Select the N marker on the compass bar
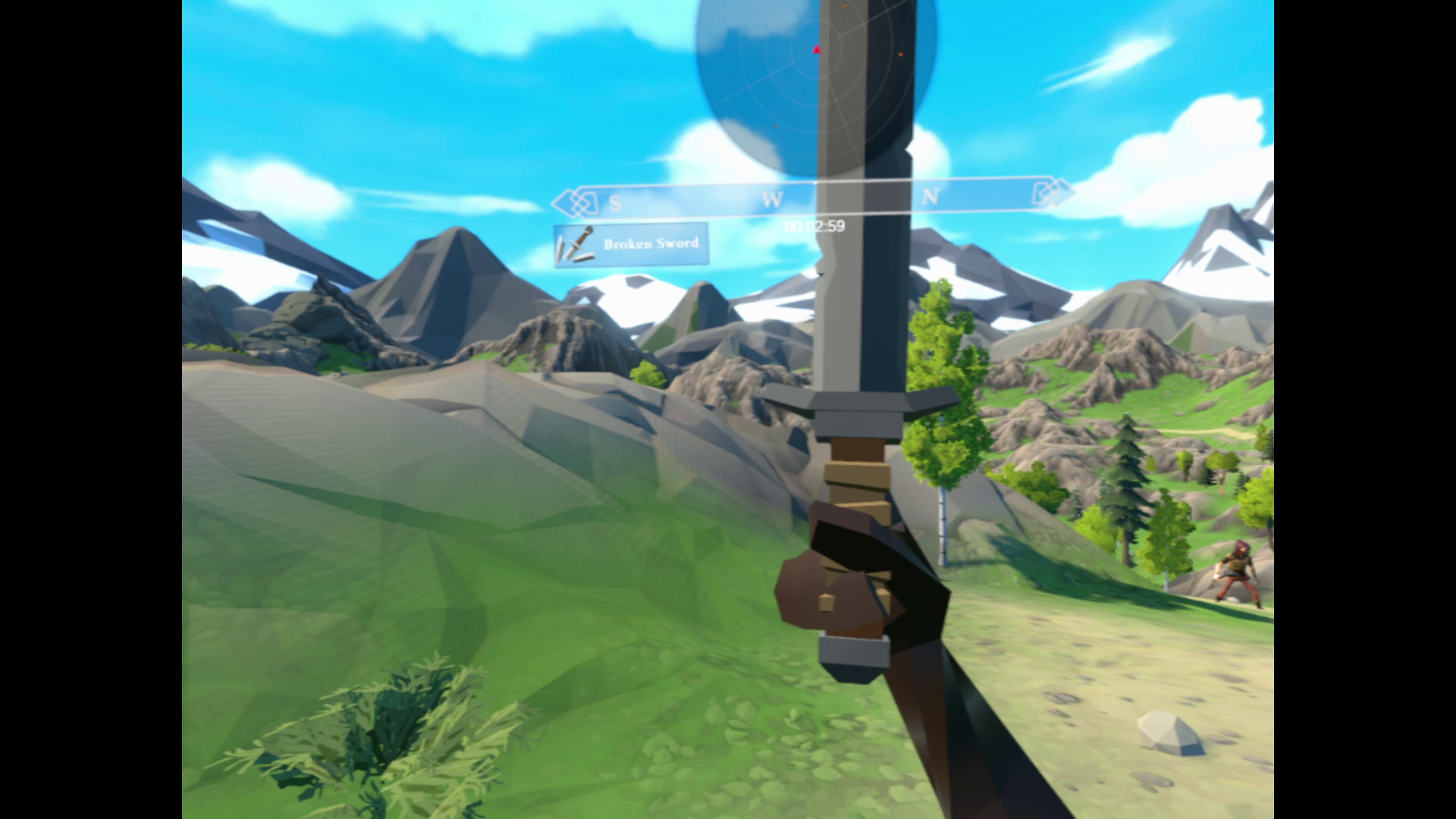 (929, 196)
